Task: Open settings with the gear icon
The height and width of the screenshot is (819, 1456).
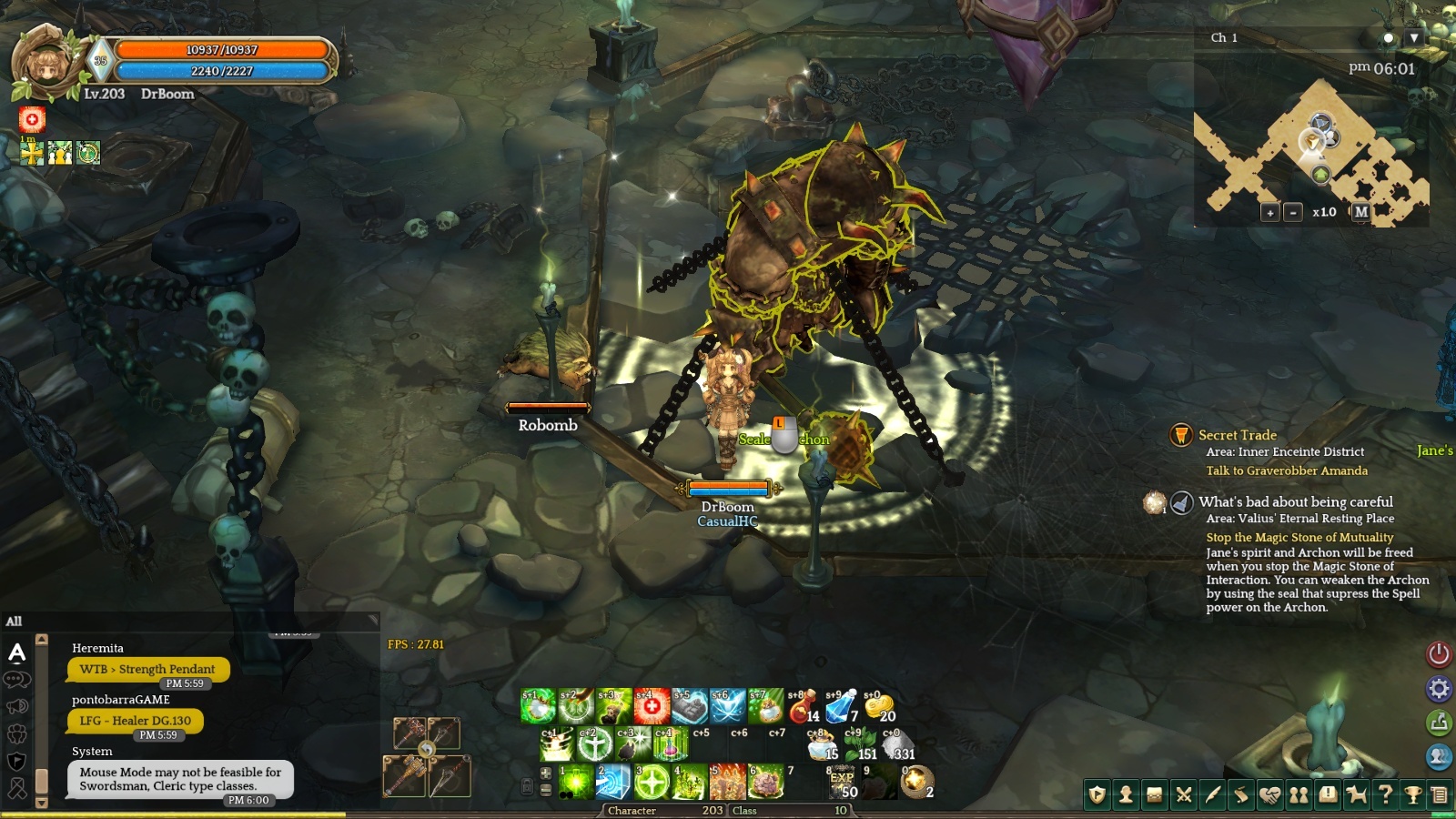Action: [x=1439, y=689]
